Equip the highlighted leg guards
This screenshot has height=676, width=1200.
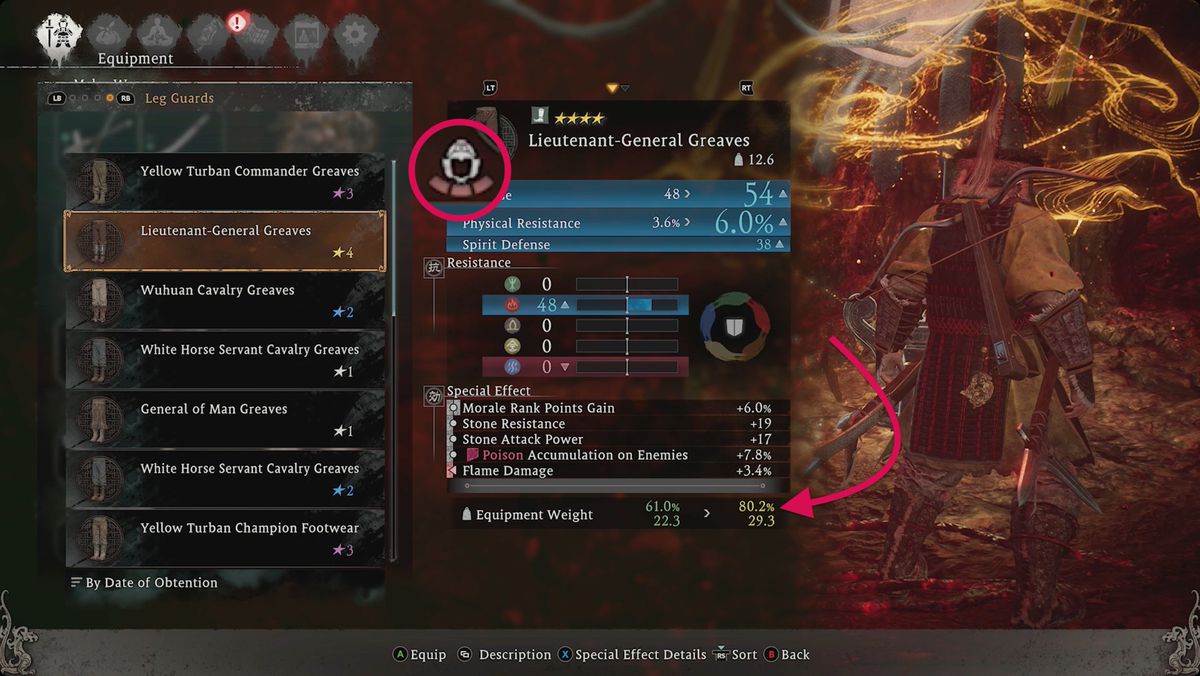pyautogui.click(x=420, y=655)
